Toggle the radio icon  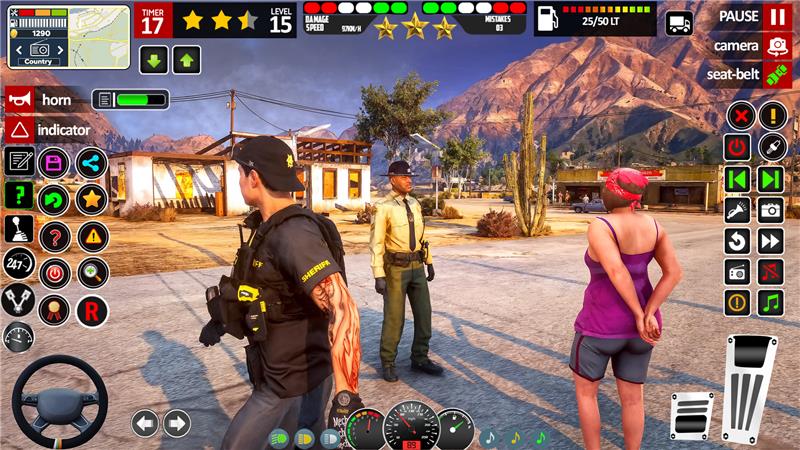737,272
